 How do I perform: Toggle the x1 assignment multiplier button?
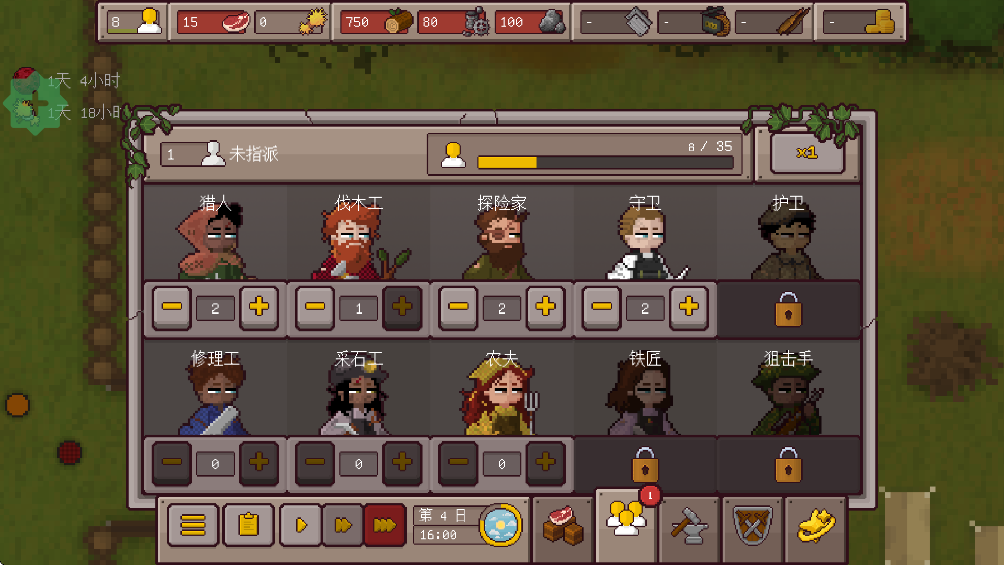pos(807,153)
